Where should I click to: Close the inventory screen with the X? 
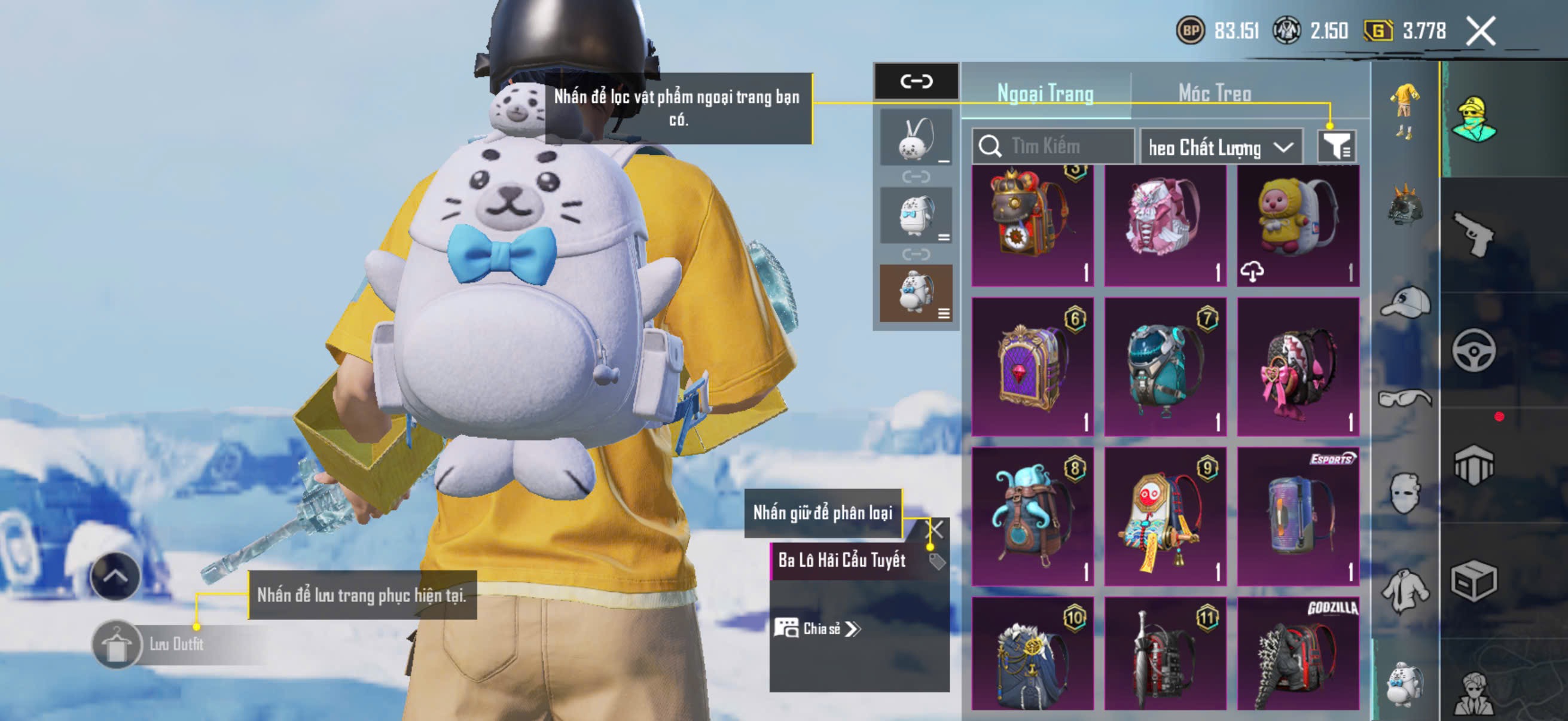1480,31
